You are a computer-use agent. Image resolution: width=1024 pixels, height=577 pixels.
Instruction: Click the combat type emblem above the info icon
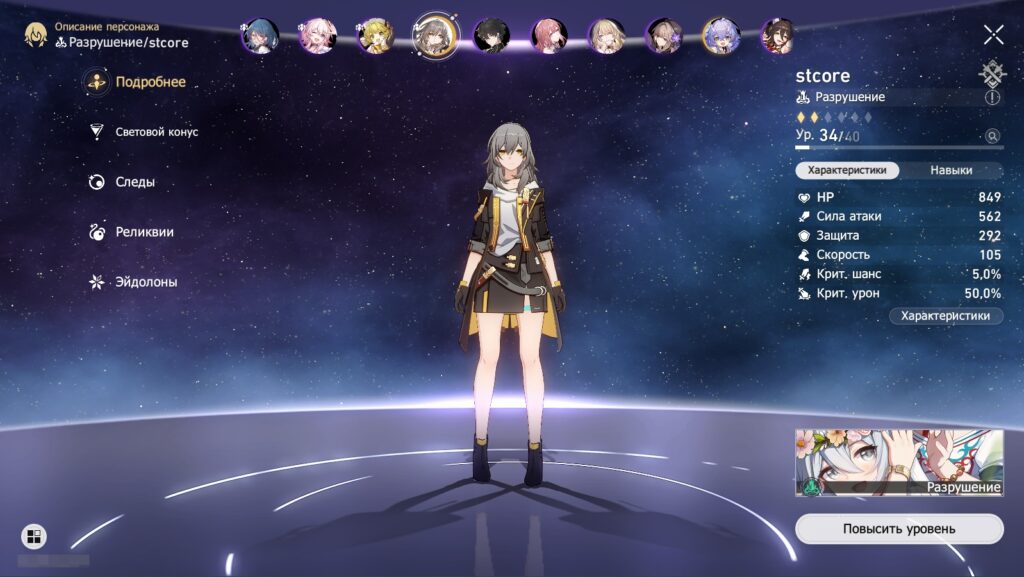[991, 73]
